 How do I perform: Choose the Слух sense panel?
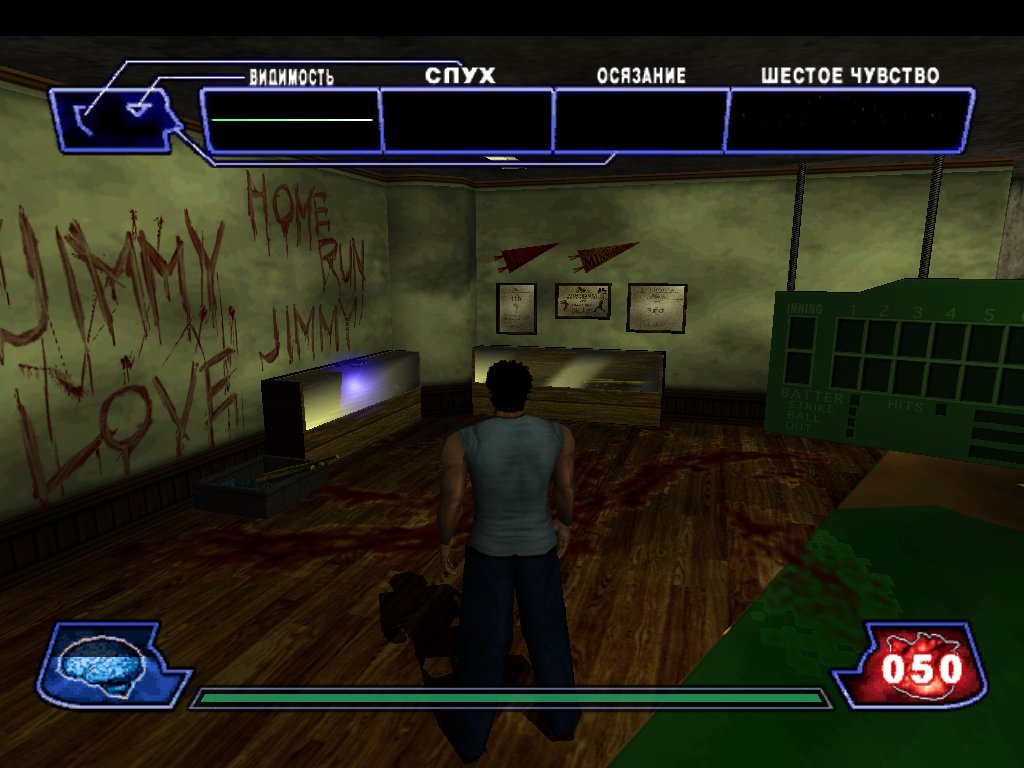tap(467, 120)
